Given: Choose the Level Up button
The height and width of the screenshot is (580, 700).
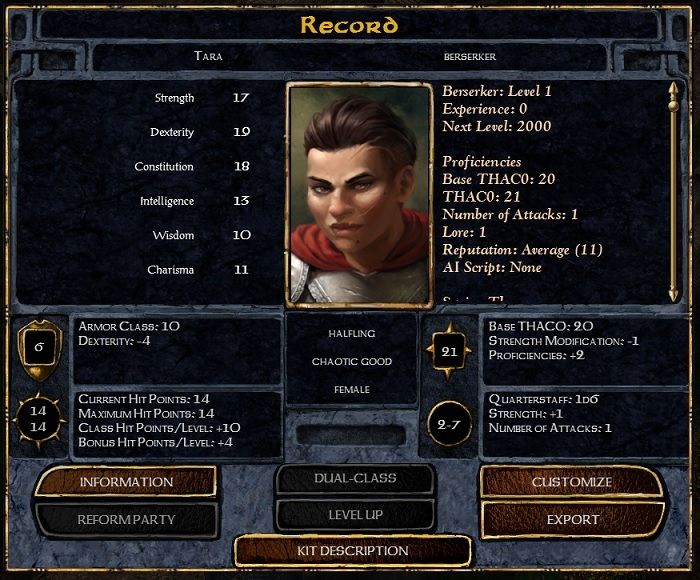Looking at the screenshot, I should [355, 514].
